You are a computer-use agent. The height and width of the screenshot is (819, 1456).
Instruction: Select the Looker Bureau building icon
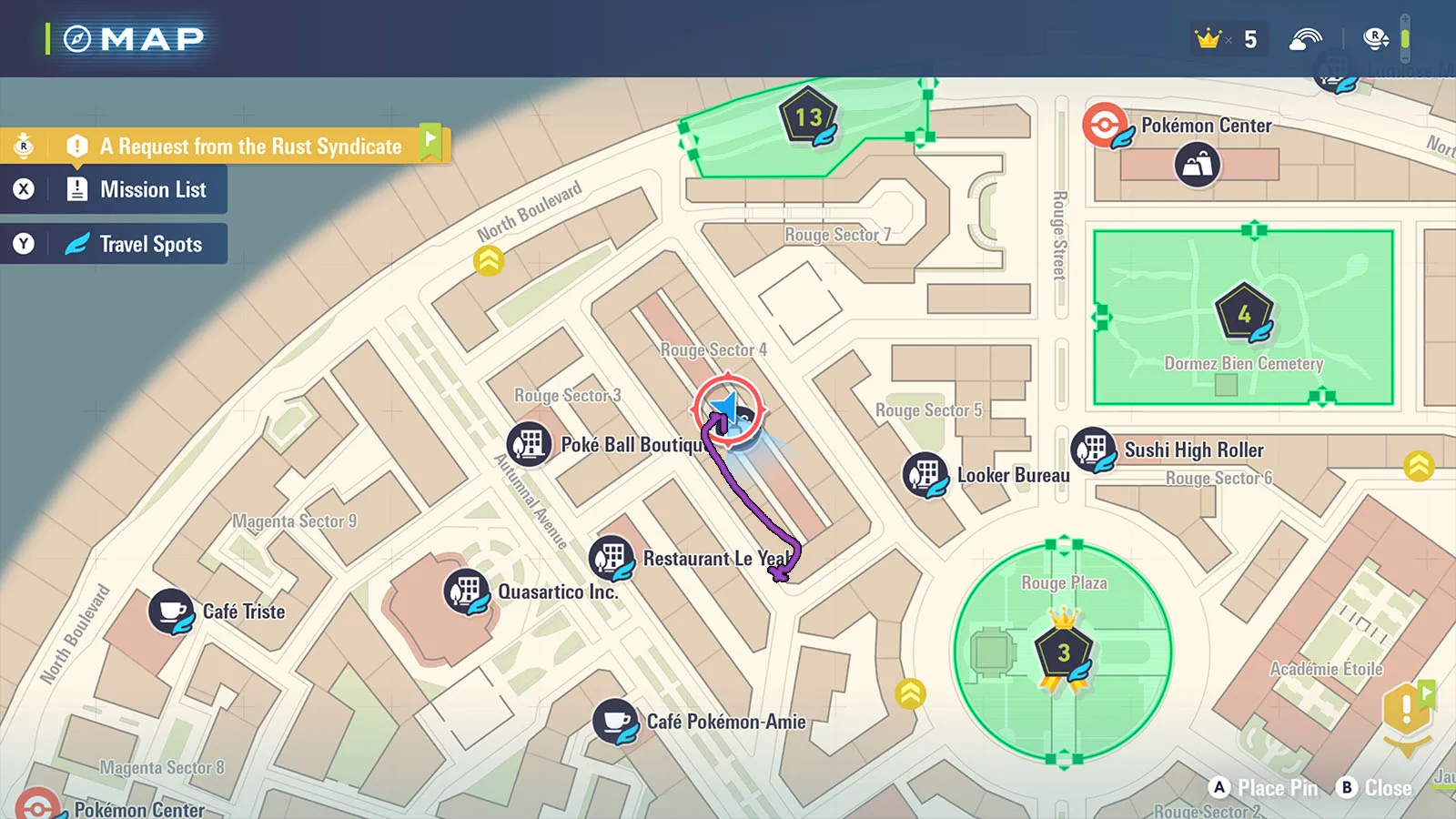(x=925, y=474)
